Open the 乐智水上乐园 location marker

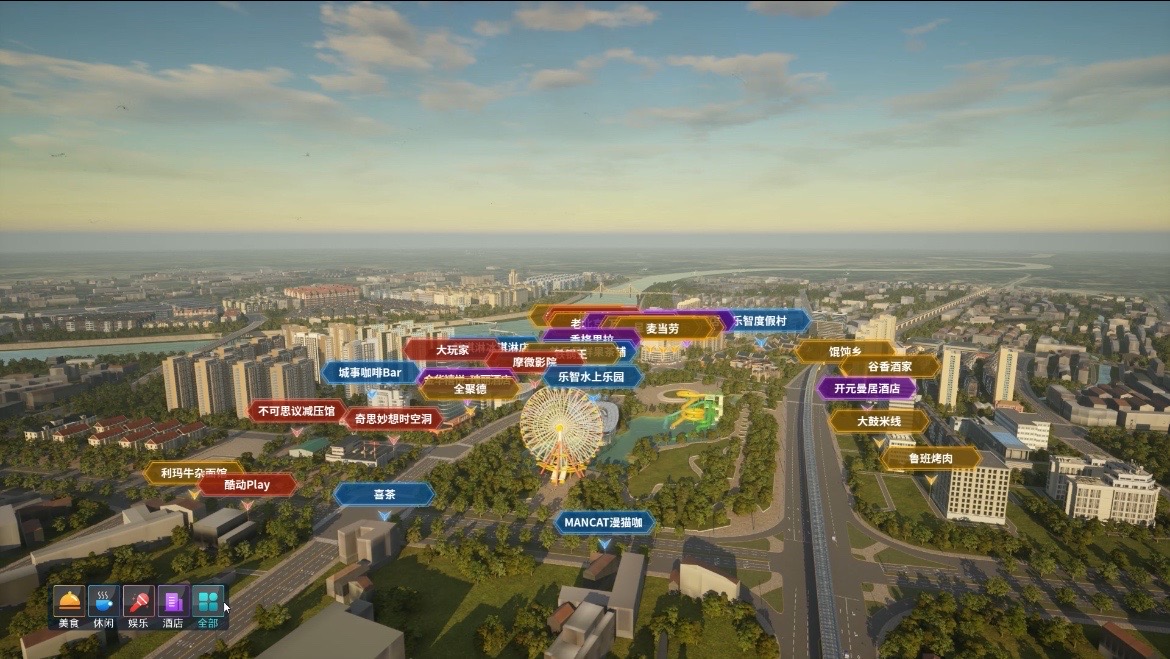[x=592, y=377]
